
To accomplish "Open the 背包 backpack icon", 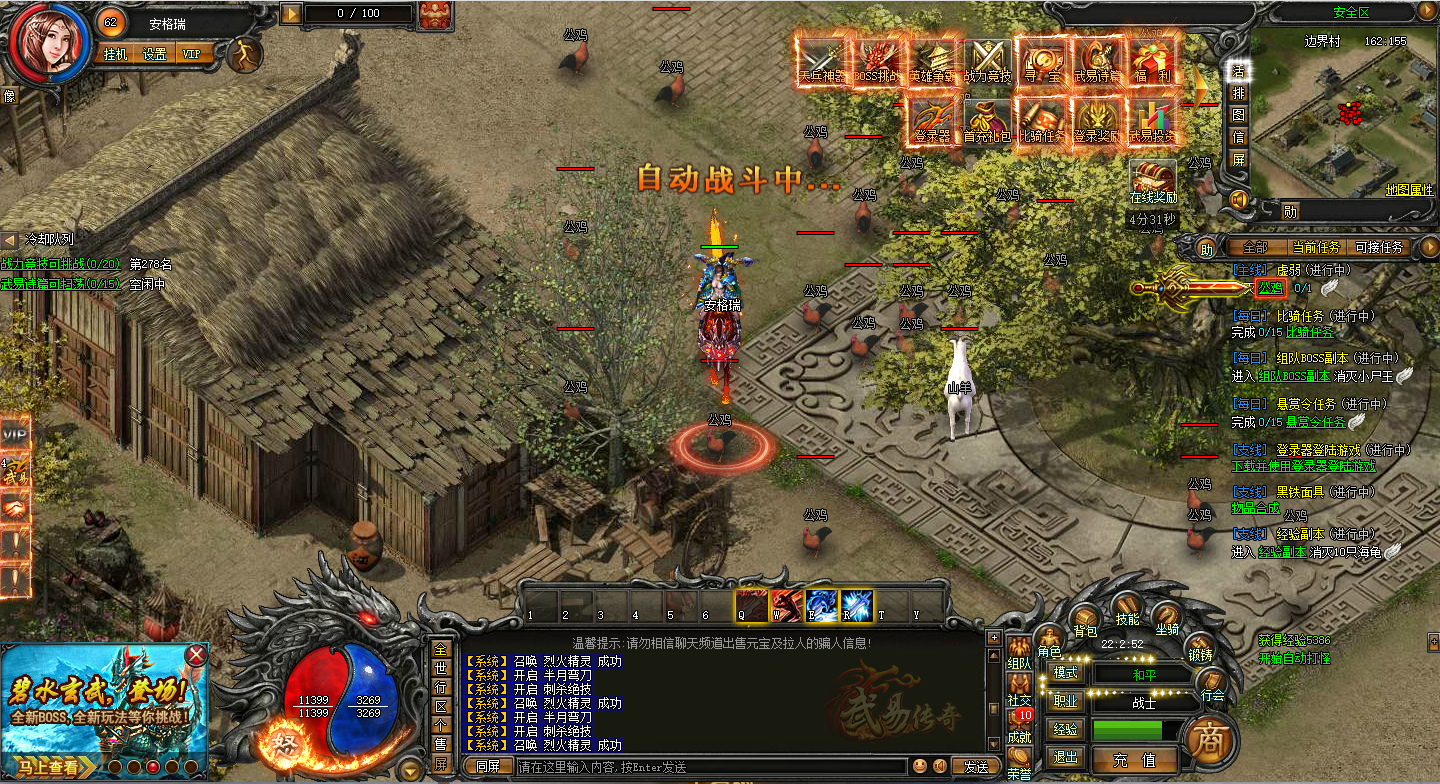I will pyautogui.click(x=1086, y=620).
